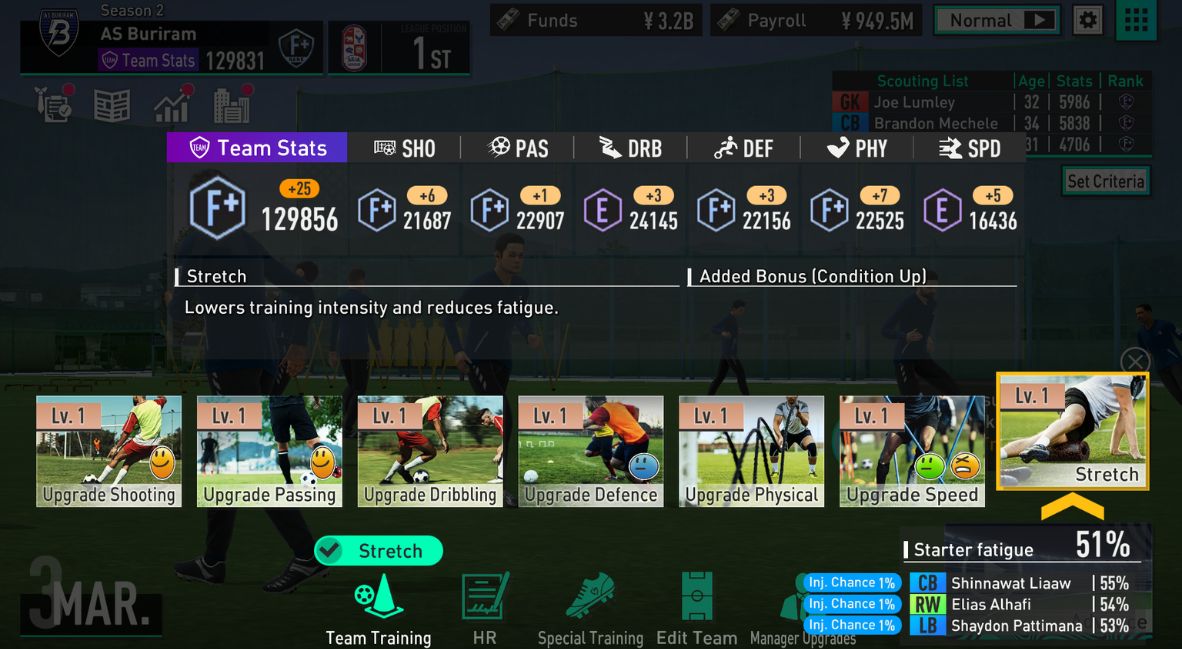Switch to the PHY stats tab

857,148
